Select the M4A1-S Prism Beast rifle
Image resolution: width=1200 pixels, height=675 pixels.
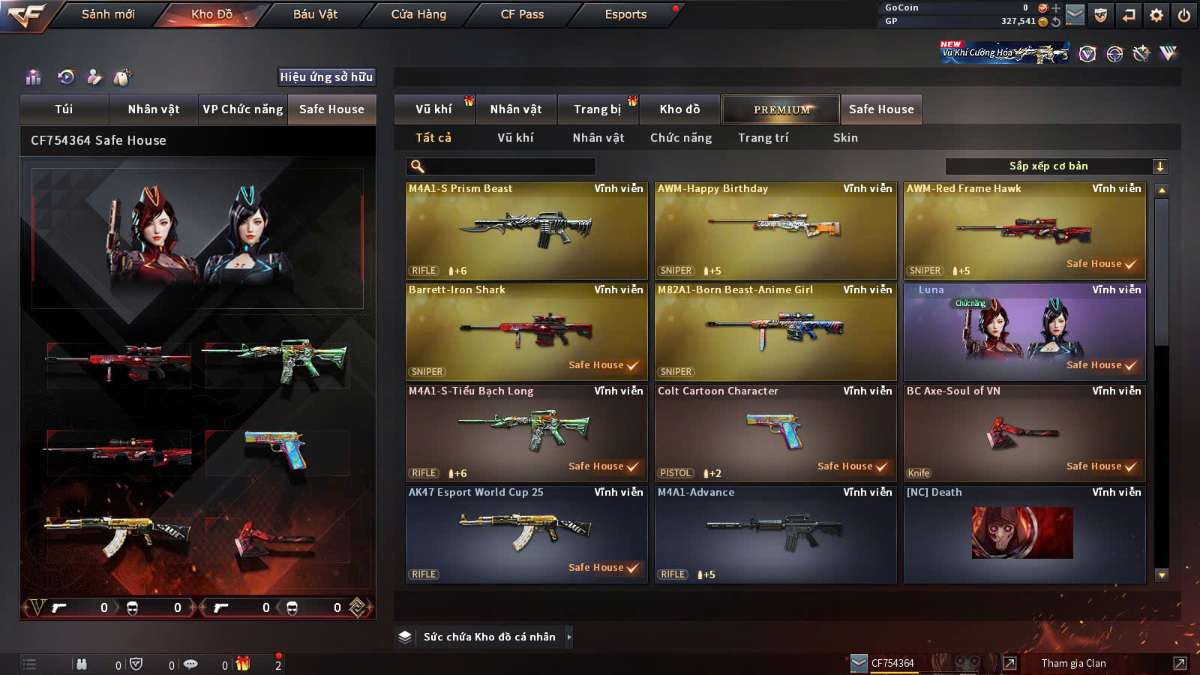coord(526,230)
